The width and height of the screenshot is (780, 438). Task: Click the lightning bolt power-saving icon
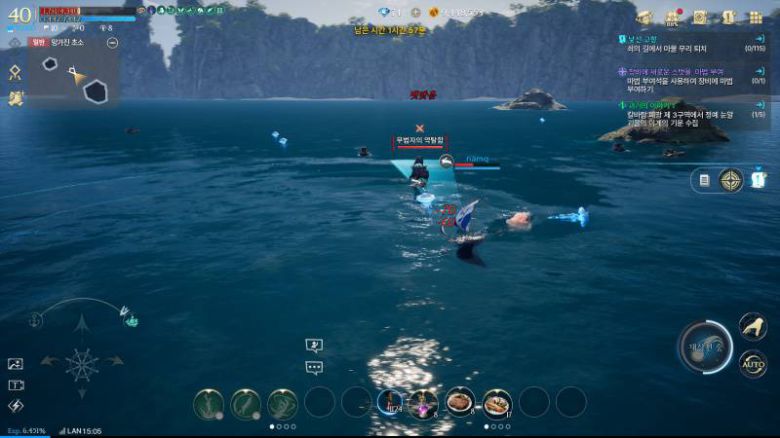15,406
